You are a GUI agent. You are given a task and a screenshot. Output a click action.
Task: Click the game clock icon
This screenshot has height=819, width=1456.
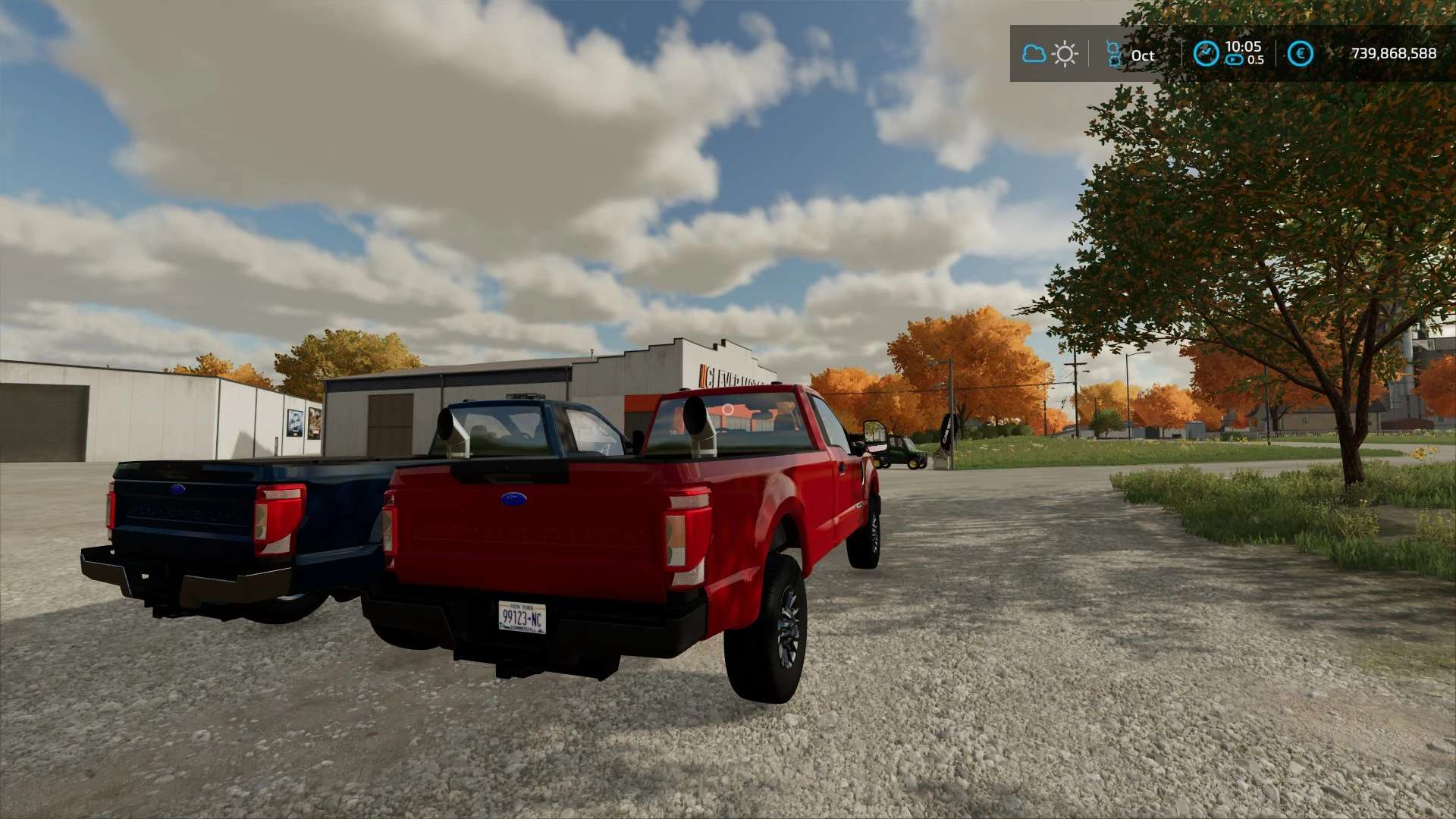(1206, 54)
